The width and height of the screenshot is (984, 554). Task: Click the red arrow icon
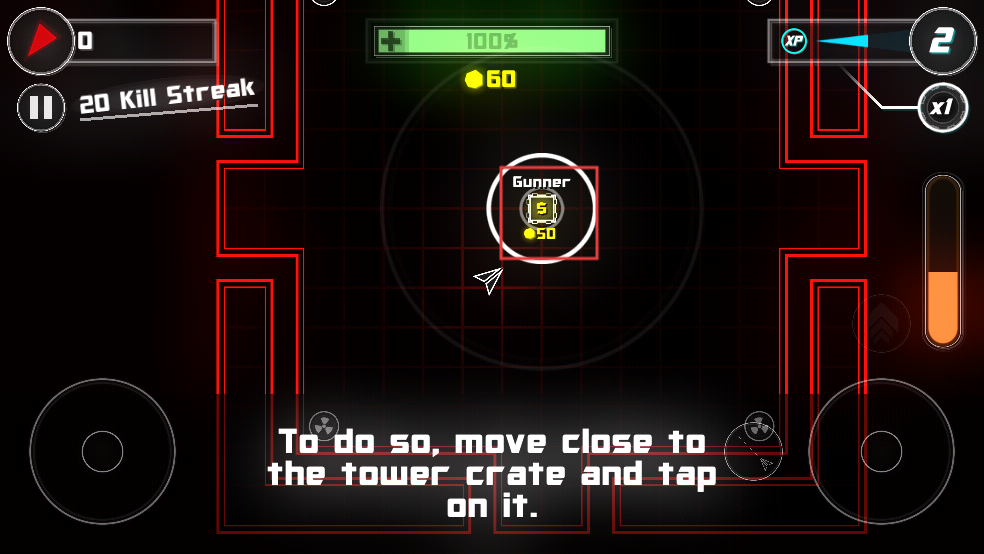click(41, 41)
